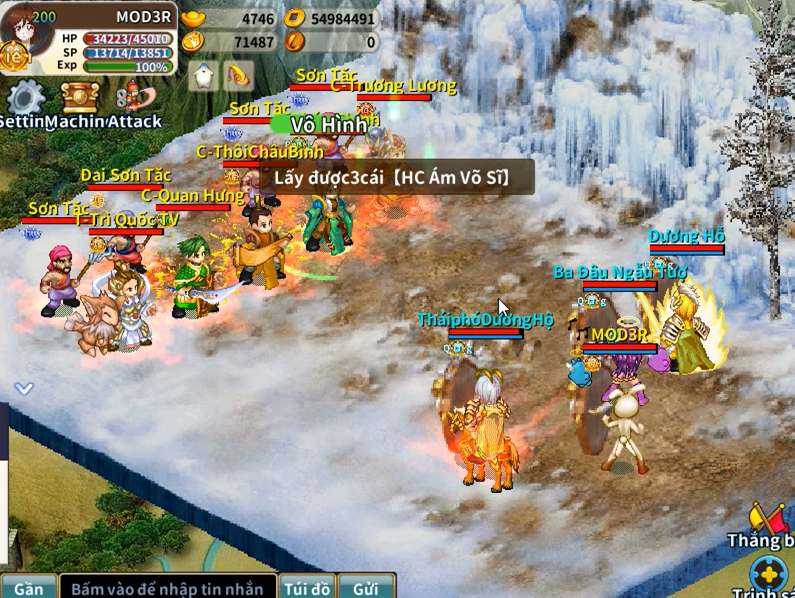Open the Túi đồ inventory bag
Viewport: 795px width, 598px height.
coord(306,587)
